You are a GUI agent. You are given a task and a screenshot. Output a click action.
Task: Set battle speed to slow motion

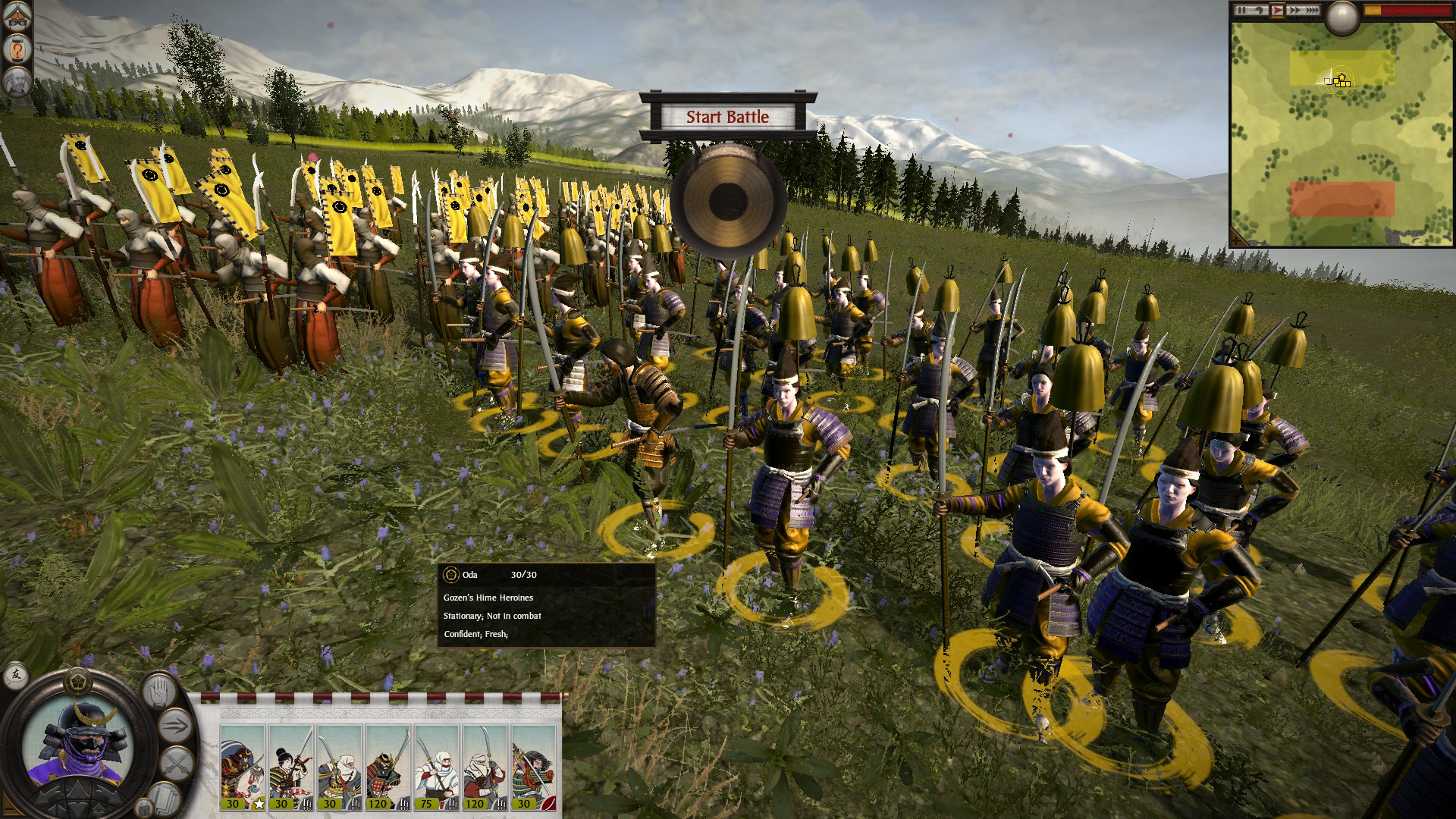[x=1260, y=10]
